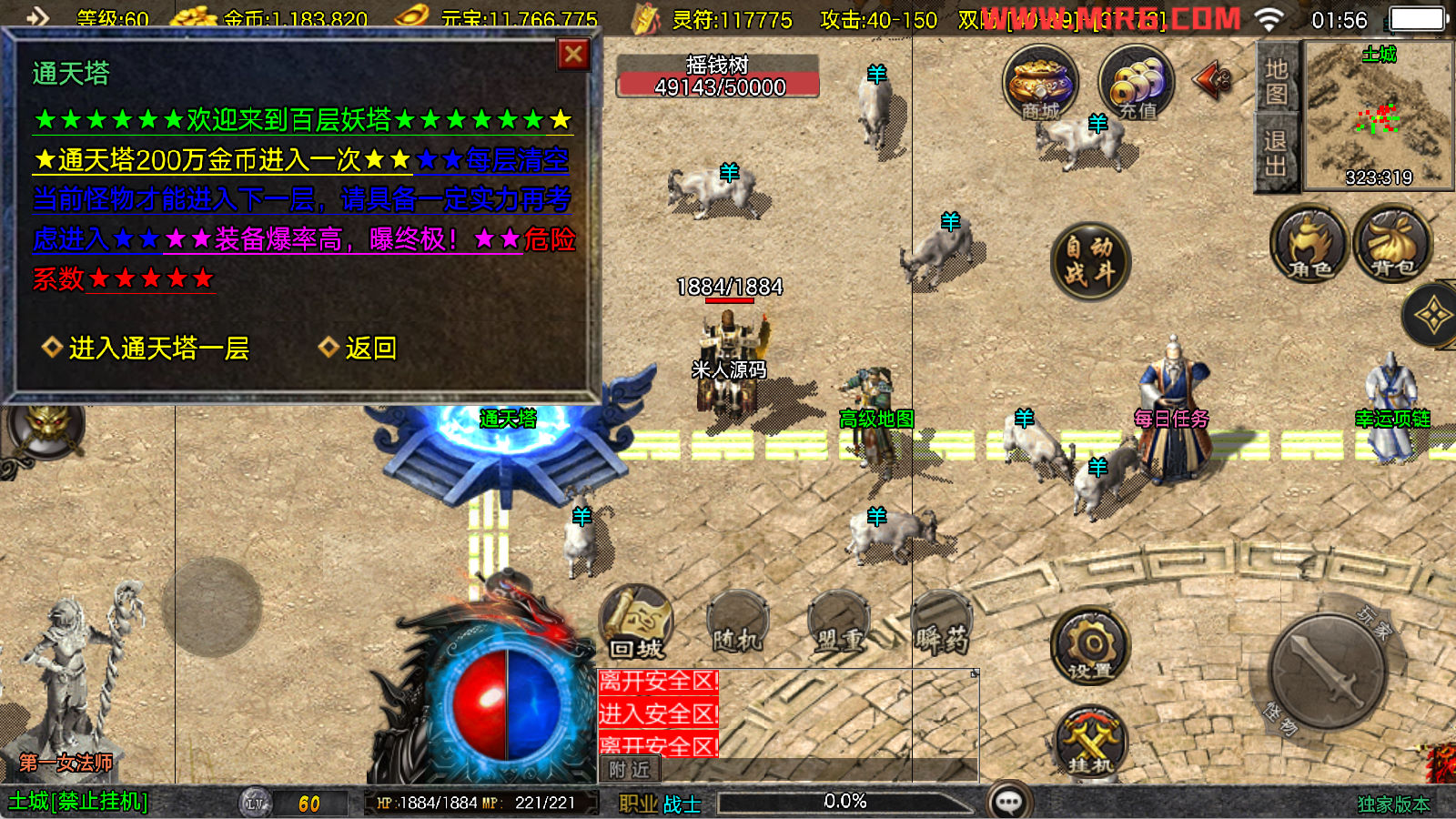The height and width of the screenshot is (819, 1456).
Task: Open the 充值 recharge icon
Action: pos(1136,84)
